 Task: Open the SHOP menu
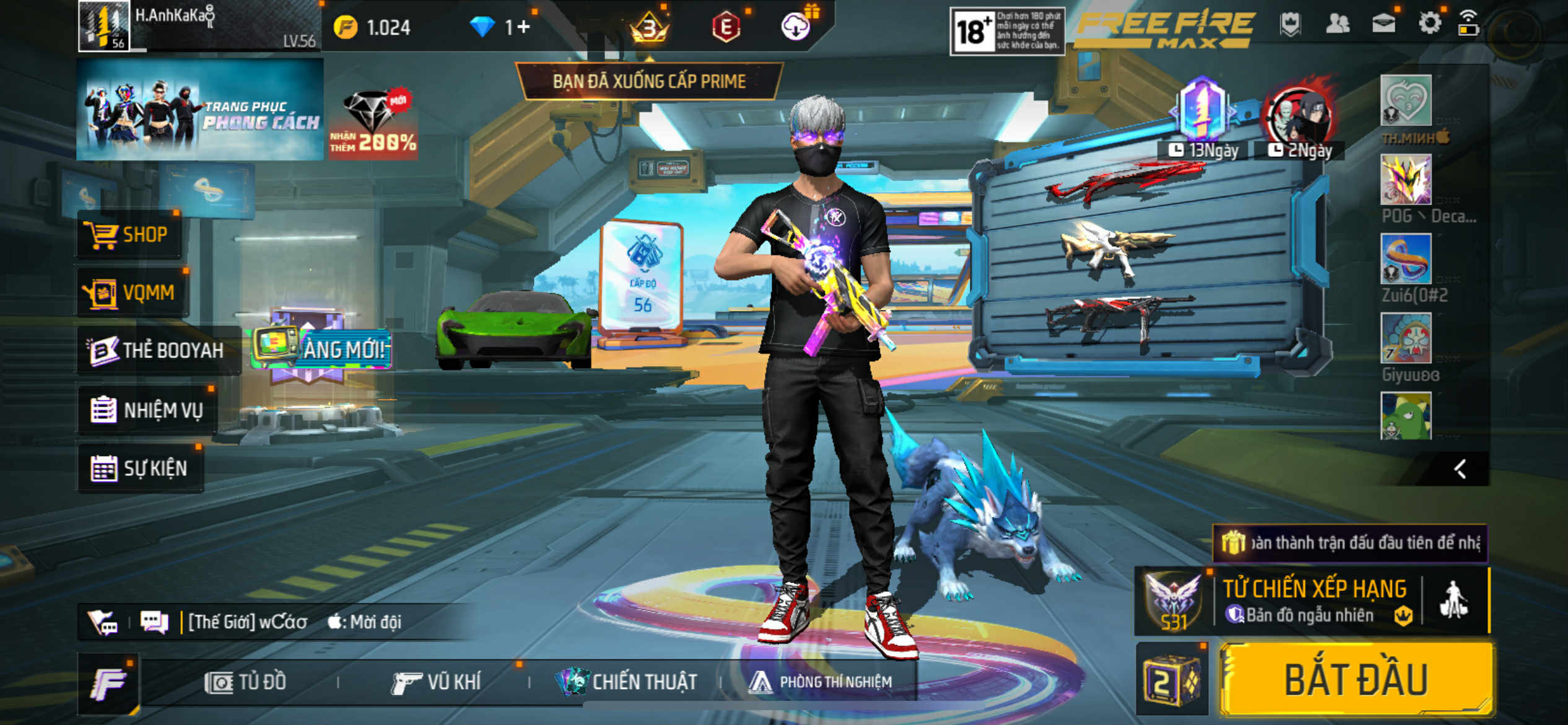129,235
